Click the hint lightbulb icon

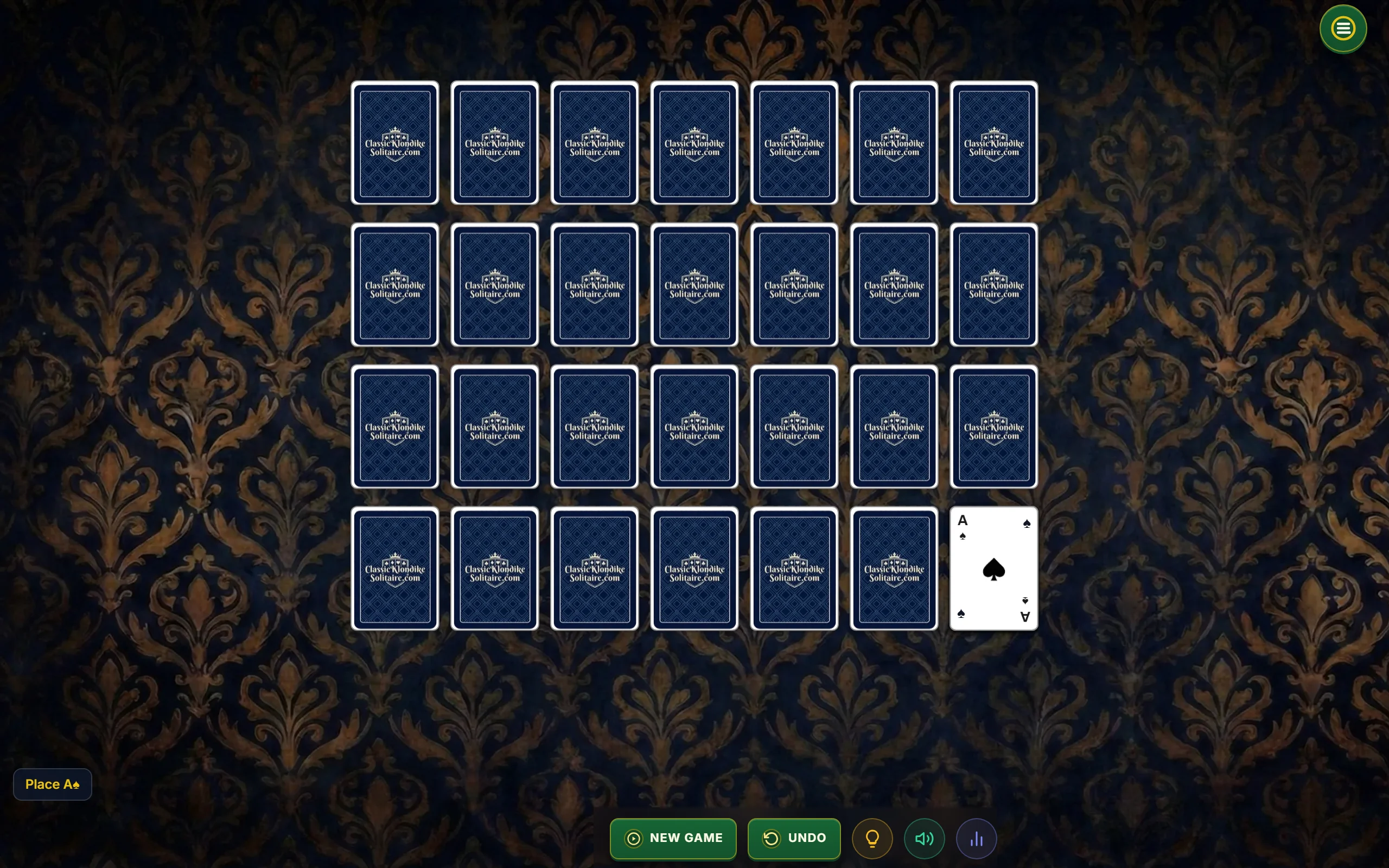(872, 838)
